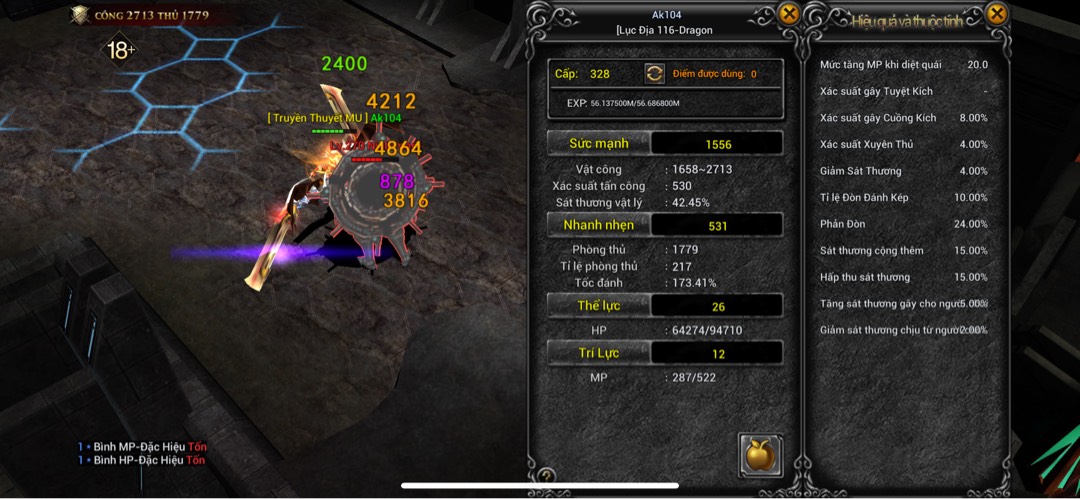Select the Sức mạnh stat button

pos(599,144)
